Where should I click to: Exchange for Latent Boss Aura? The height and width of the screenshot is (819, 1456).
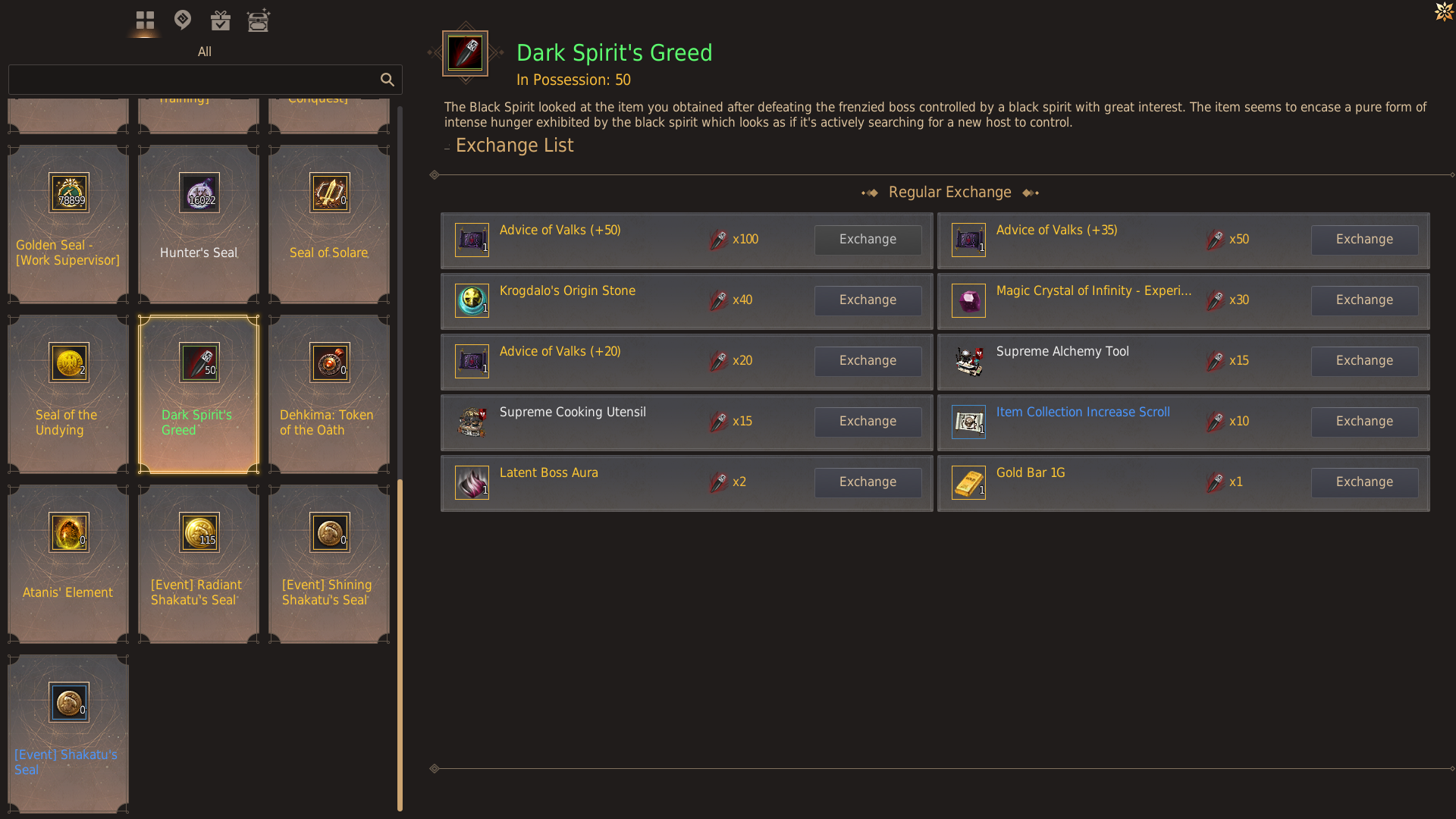click(x=868, y=482)
